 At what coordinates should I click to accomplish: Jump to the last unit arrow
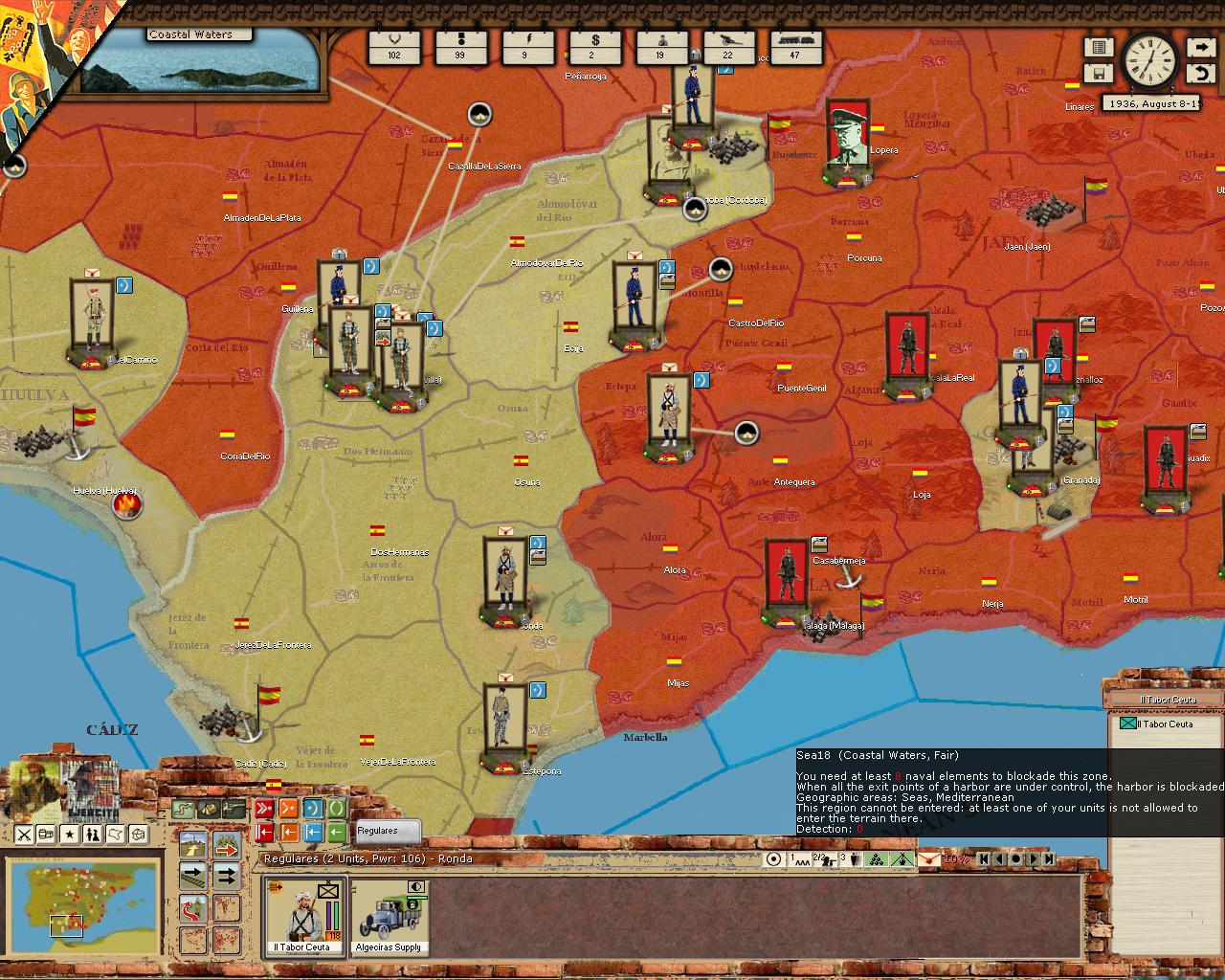(1050, 858)
